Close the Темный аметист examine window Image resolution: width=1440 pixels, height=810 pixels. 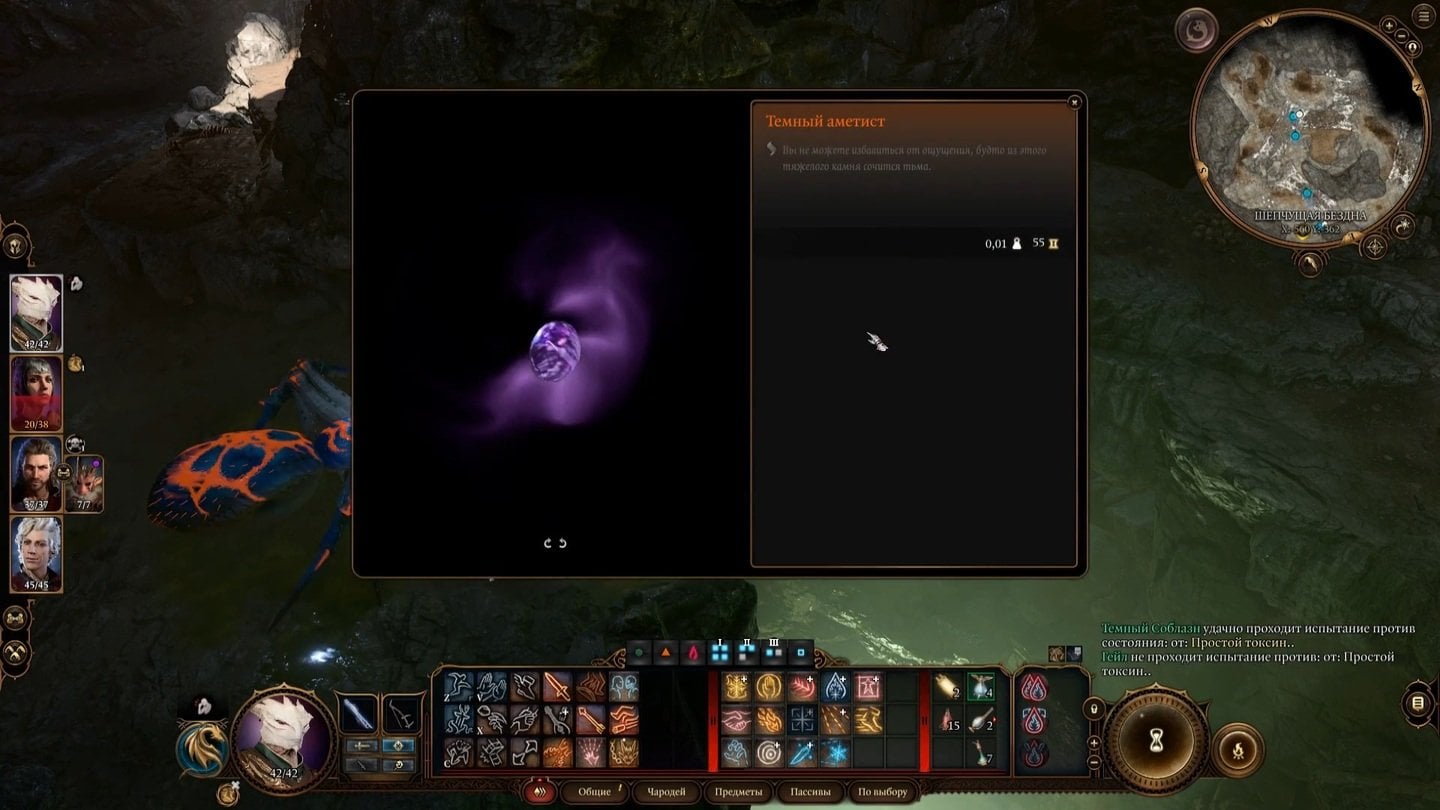tap(1074, 102)
